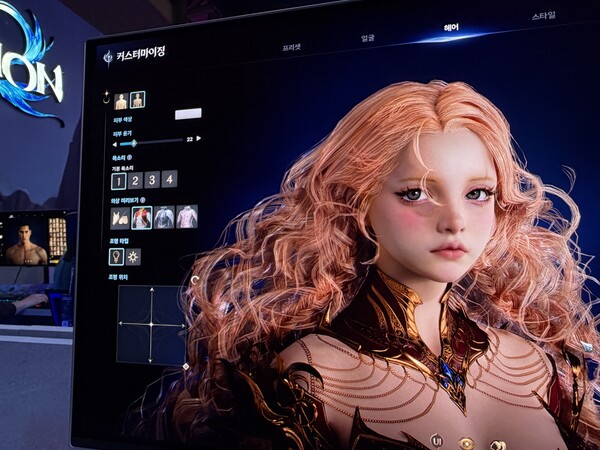This screenshot has height=450, width=600.
Task: Set the light position on the crosshair grid
Action: pos(151,325)
